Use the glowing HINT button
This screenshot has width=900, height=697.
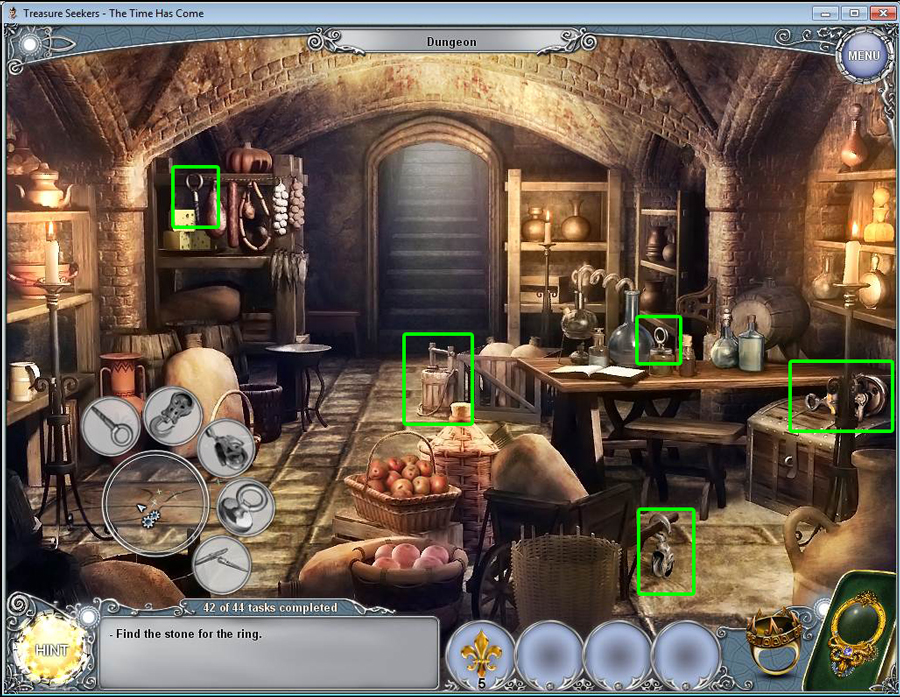pos(50,649)
